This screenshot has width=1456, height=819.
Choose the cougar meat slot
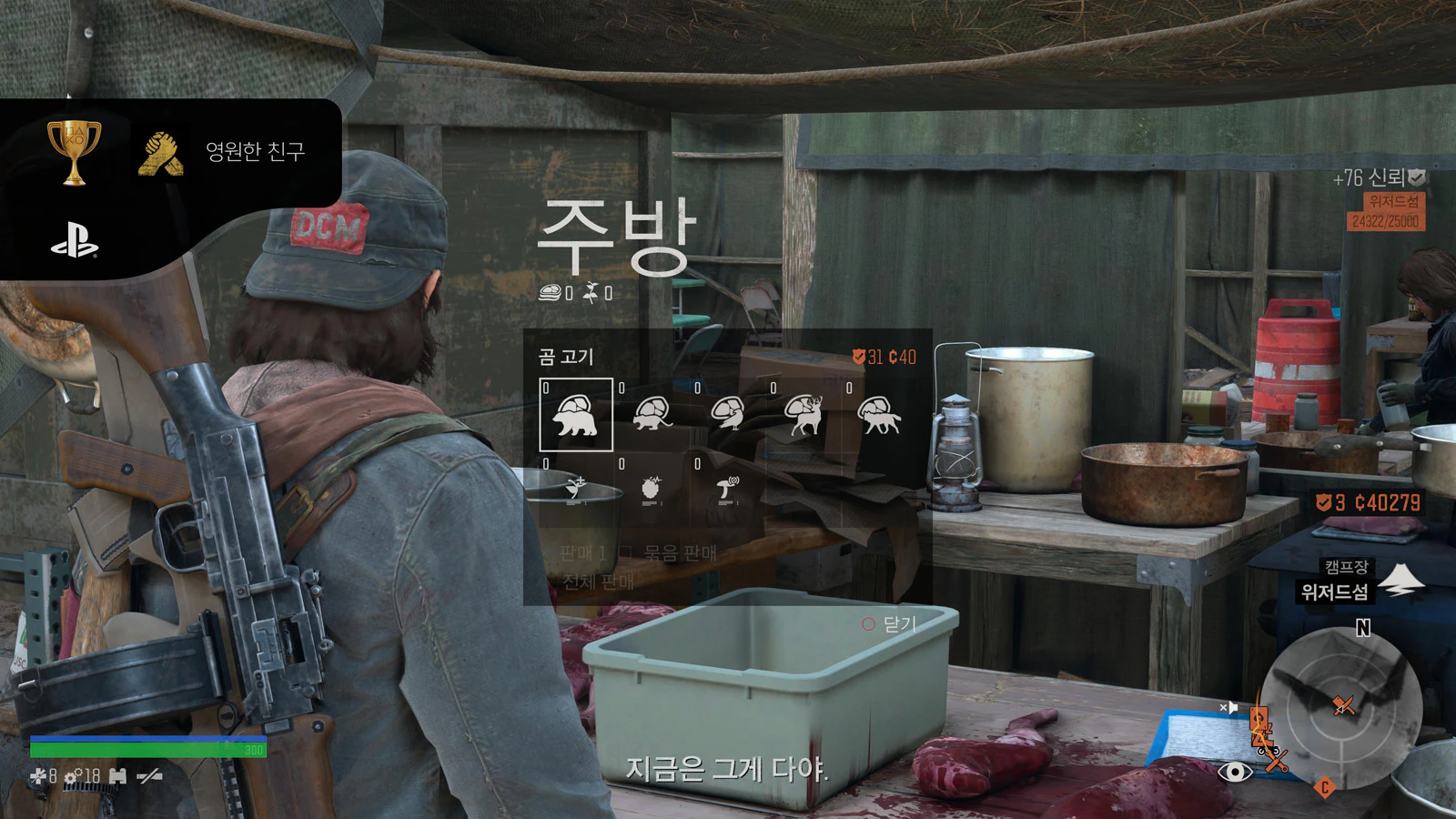[x=652, y=415]
